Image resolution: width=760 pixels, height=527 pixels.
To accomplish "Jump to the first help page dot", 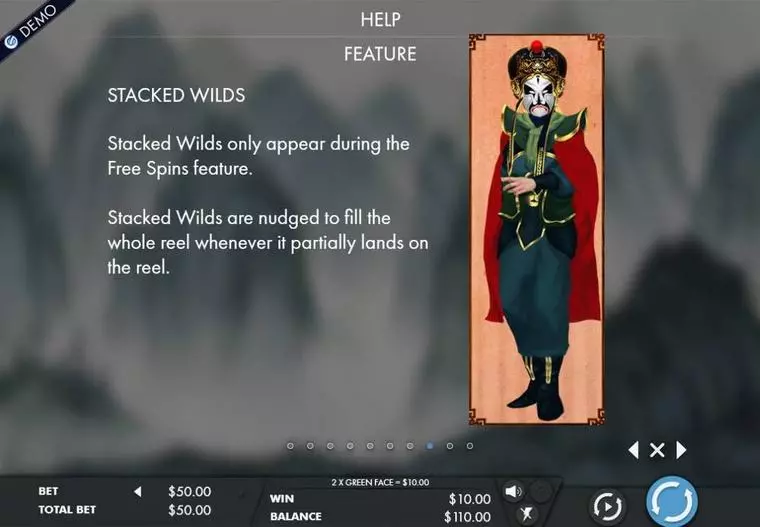I will coord(290,446).
